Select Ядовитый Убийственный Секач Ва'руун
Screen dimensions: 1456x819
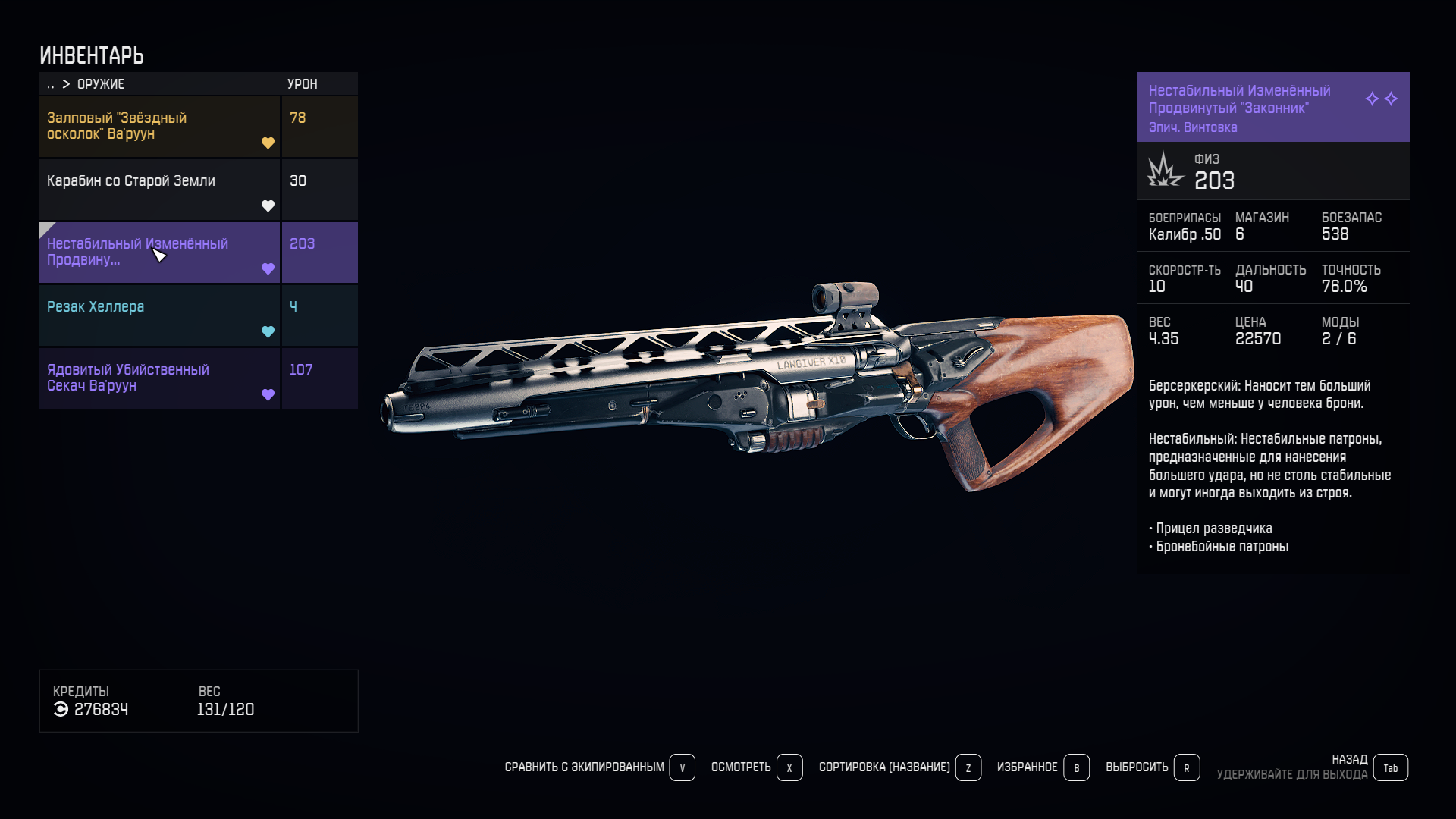(x=159, y=378)
